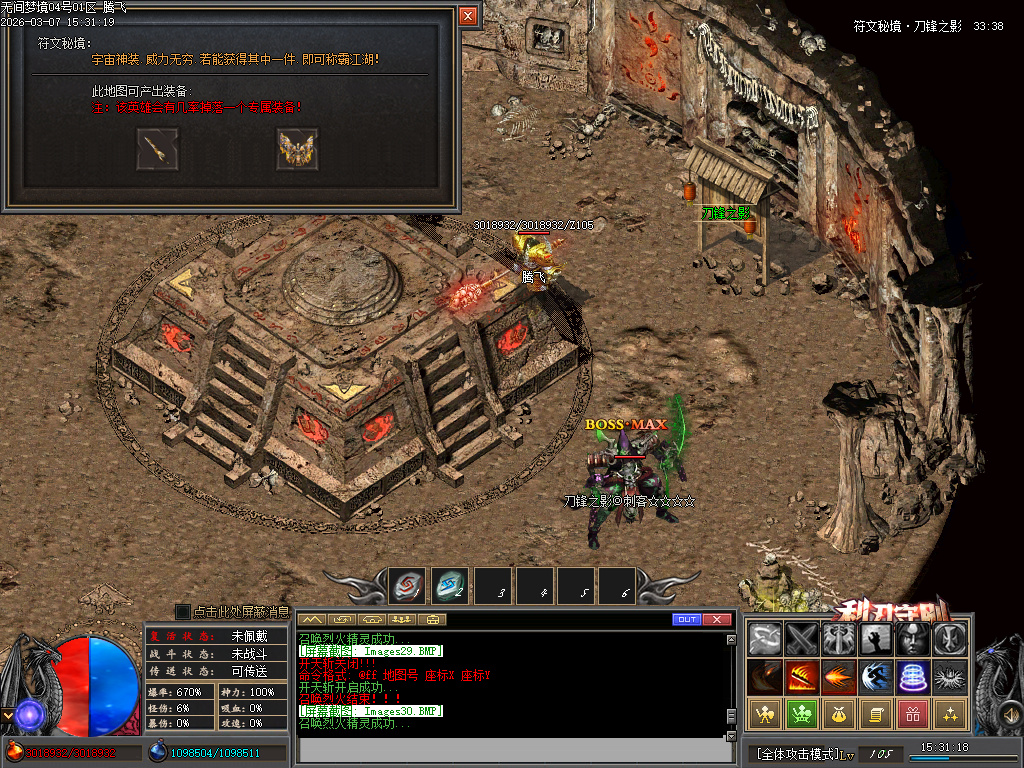Screen dimensions: 1024x768
Task: Open the scroll quest button
Action: (x=875, y=714)
